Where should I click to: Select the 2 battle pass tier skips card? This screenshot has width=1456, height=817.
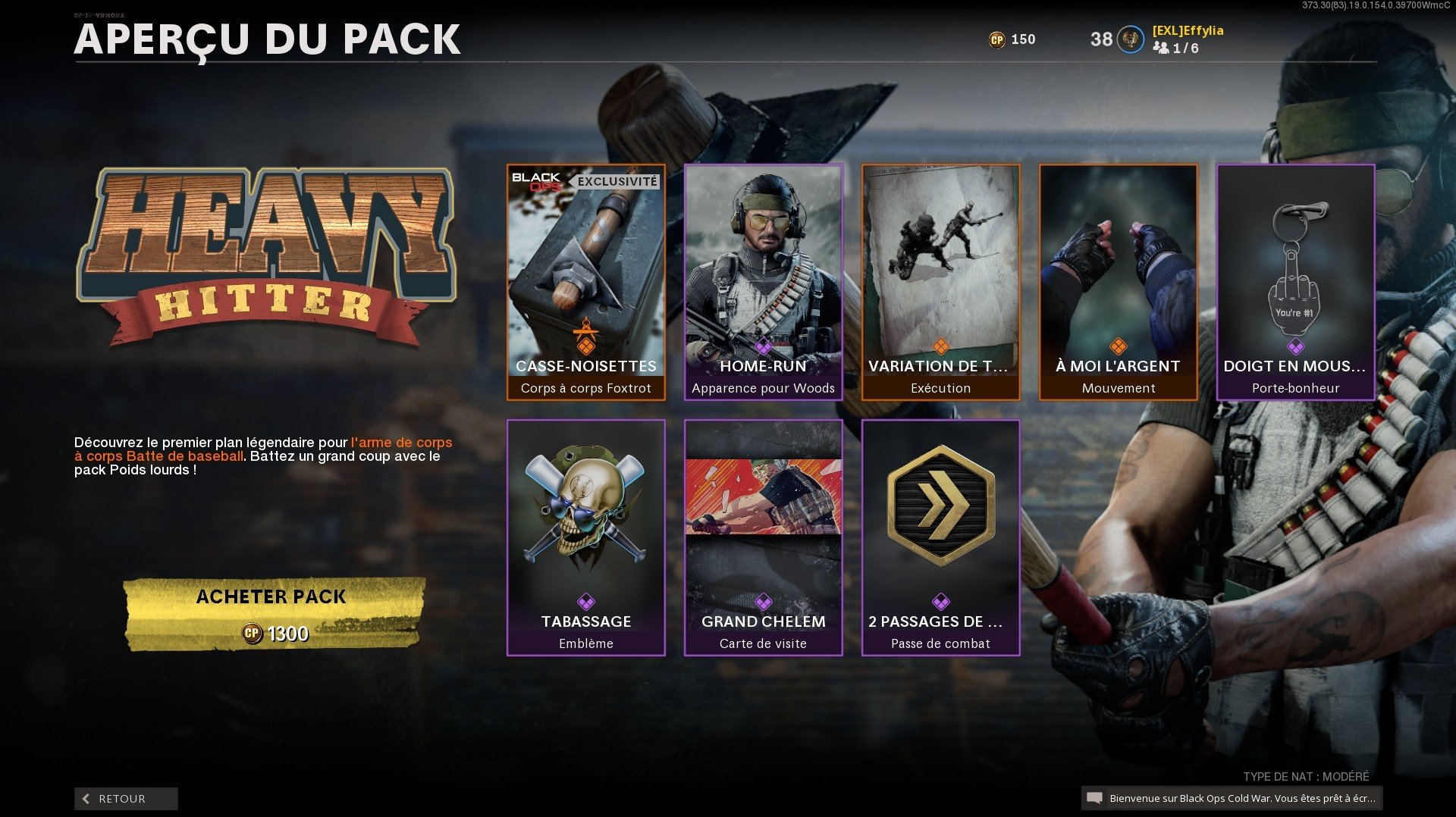click(940, 537)
